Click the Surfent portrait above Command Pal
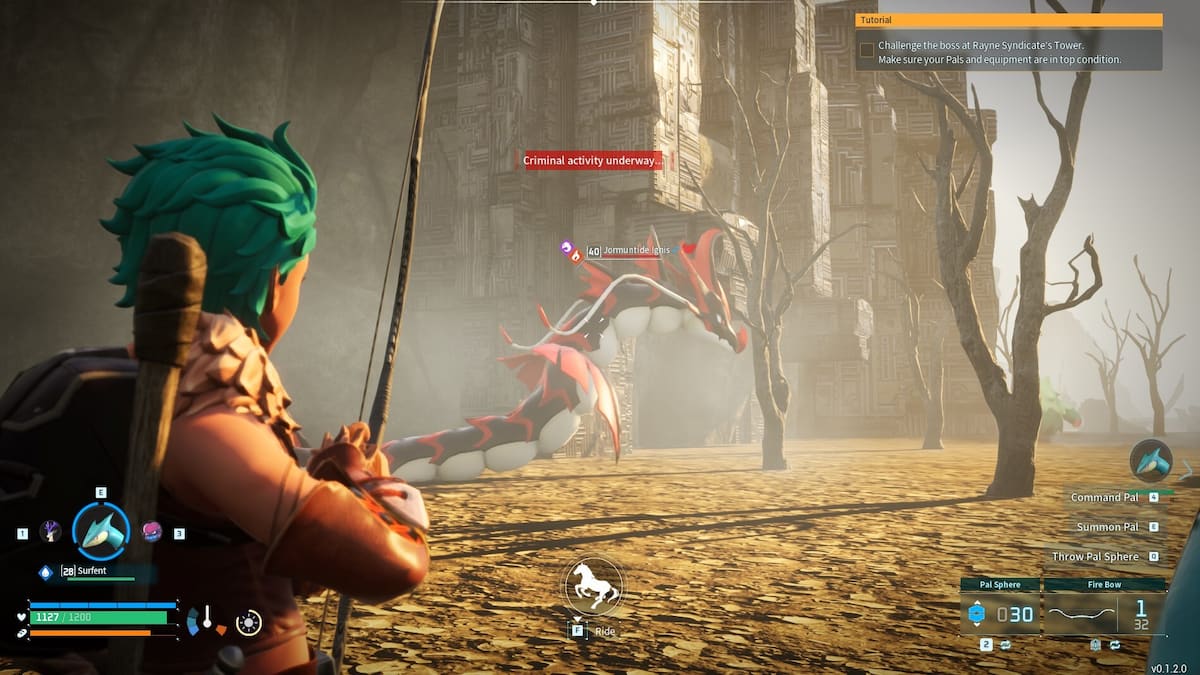 pyautogui.click(x=1150, y=460)
